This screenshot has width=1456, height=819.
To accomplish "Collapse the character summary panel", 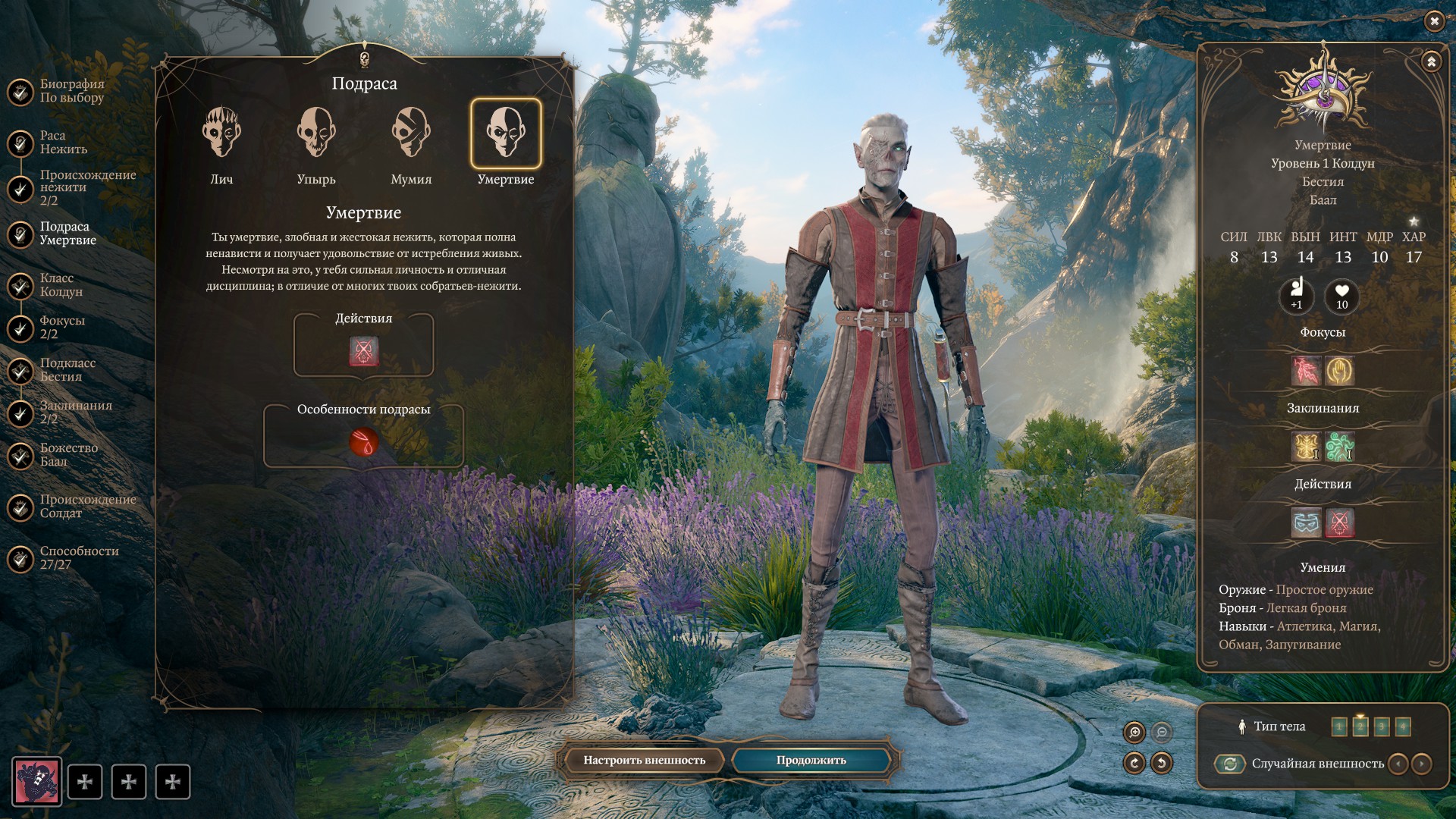I will point(1431,61).
